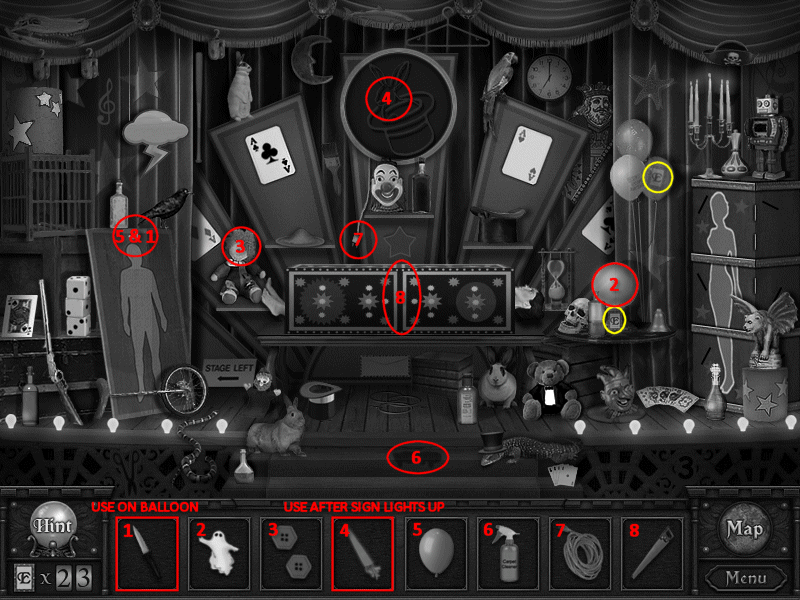Choose the two buttons inventory item
Image resolution: width=800 pixels, height=600 pixels.
coord(291,553)
